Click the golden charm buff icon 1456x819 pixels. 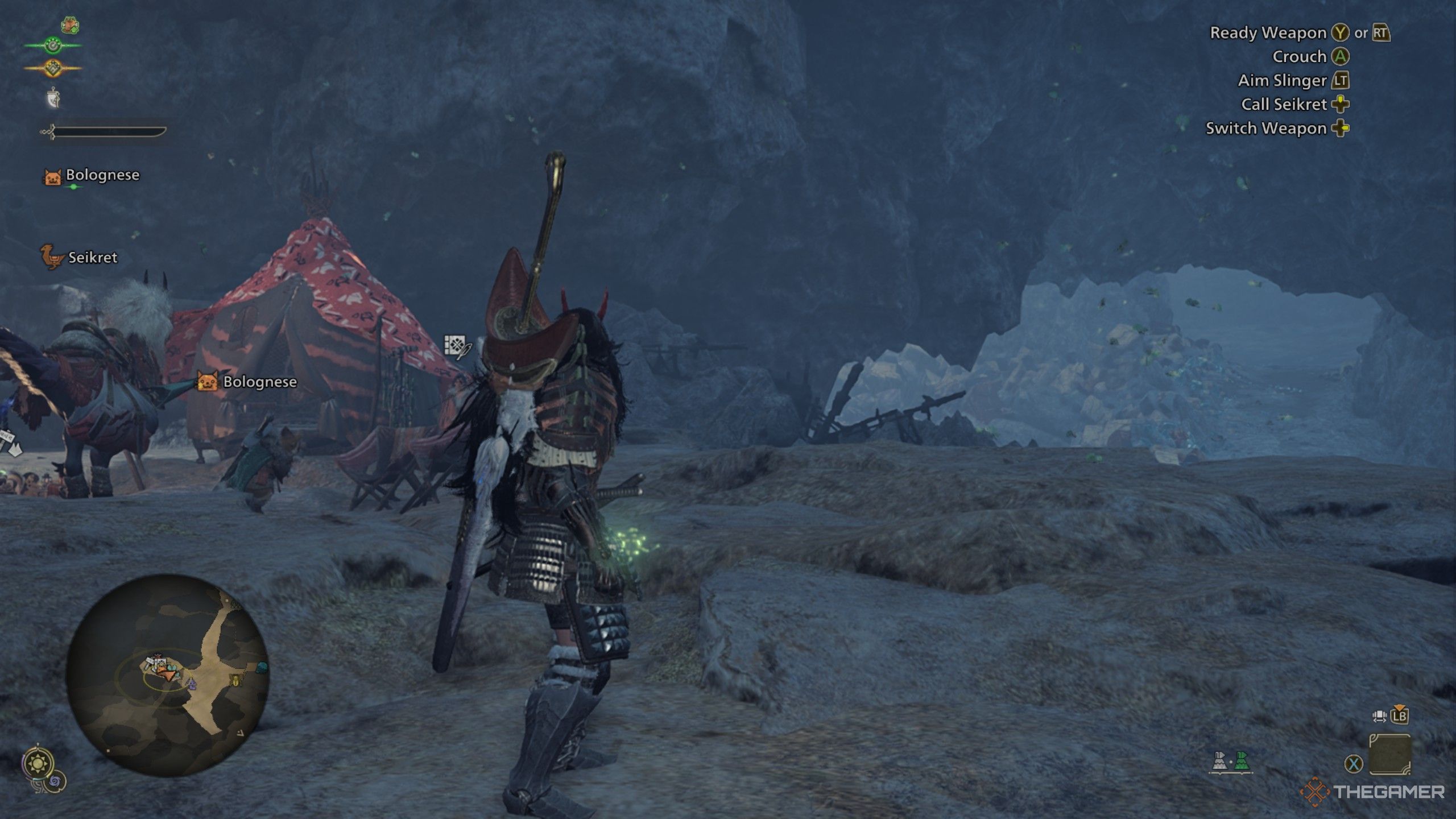pos(53,68)
